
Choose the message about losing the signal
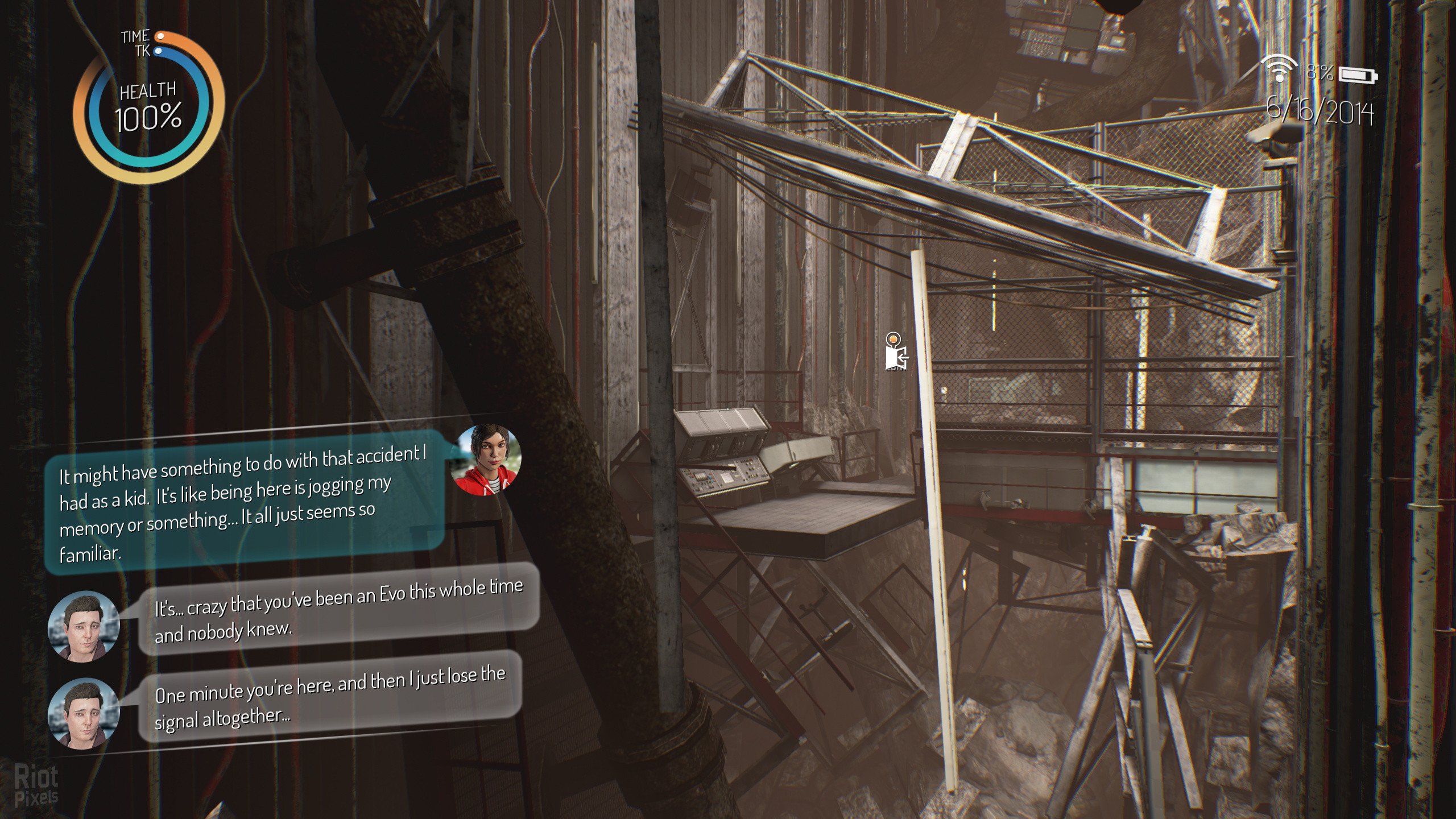[x=330, y=697]
